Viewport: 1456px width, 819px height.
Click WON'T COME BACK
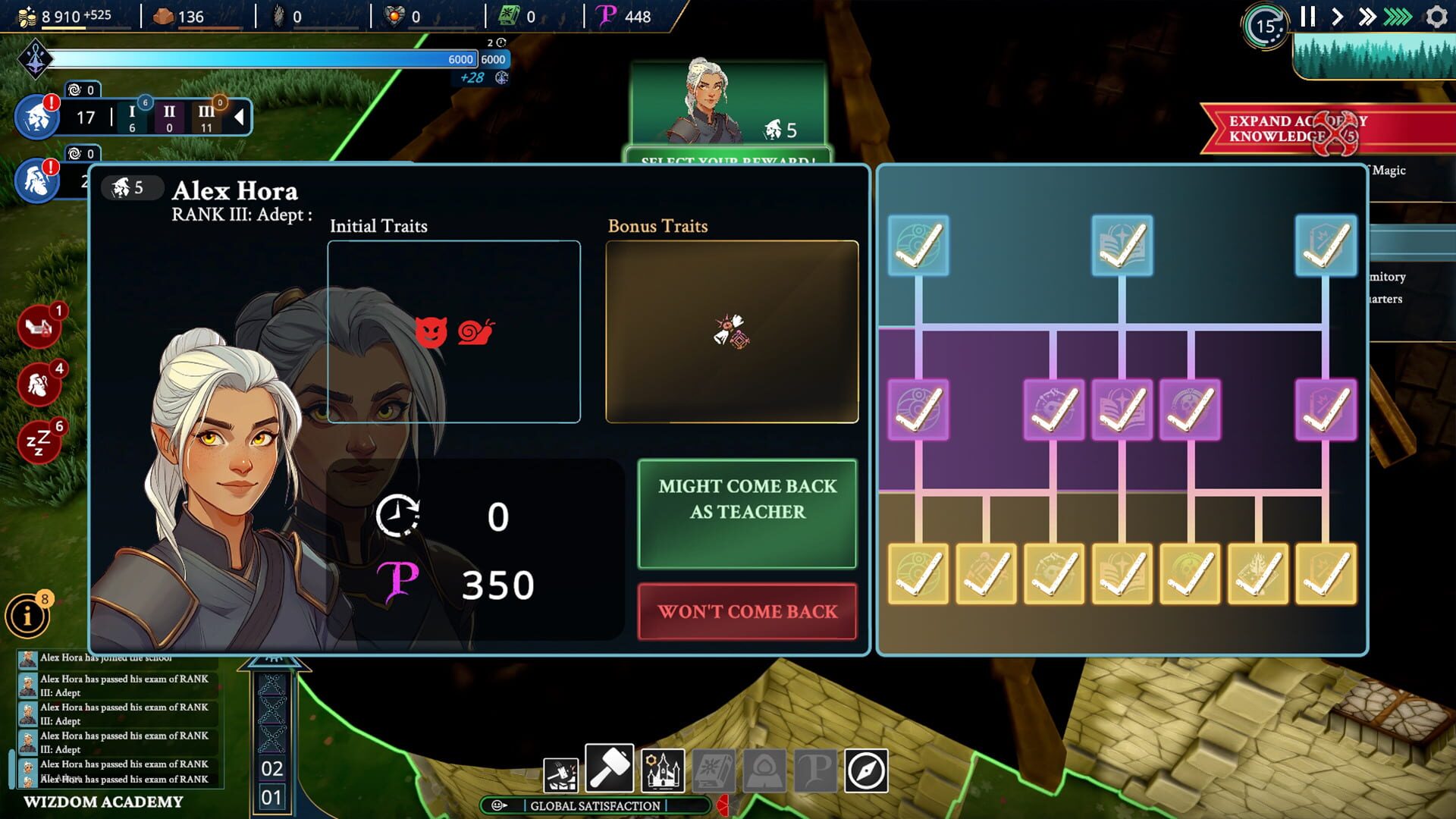coord(747,613)
